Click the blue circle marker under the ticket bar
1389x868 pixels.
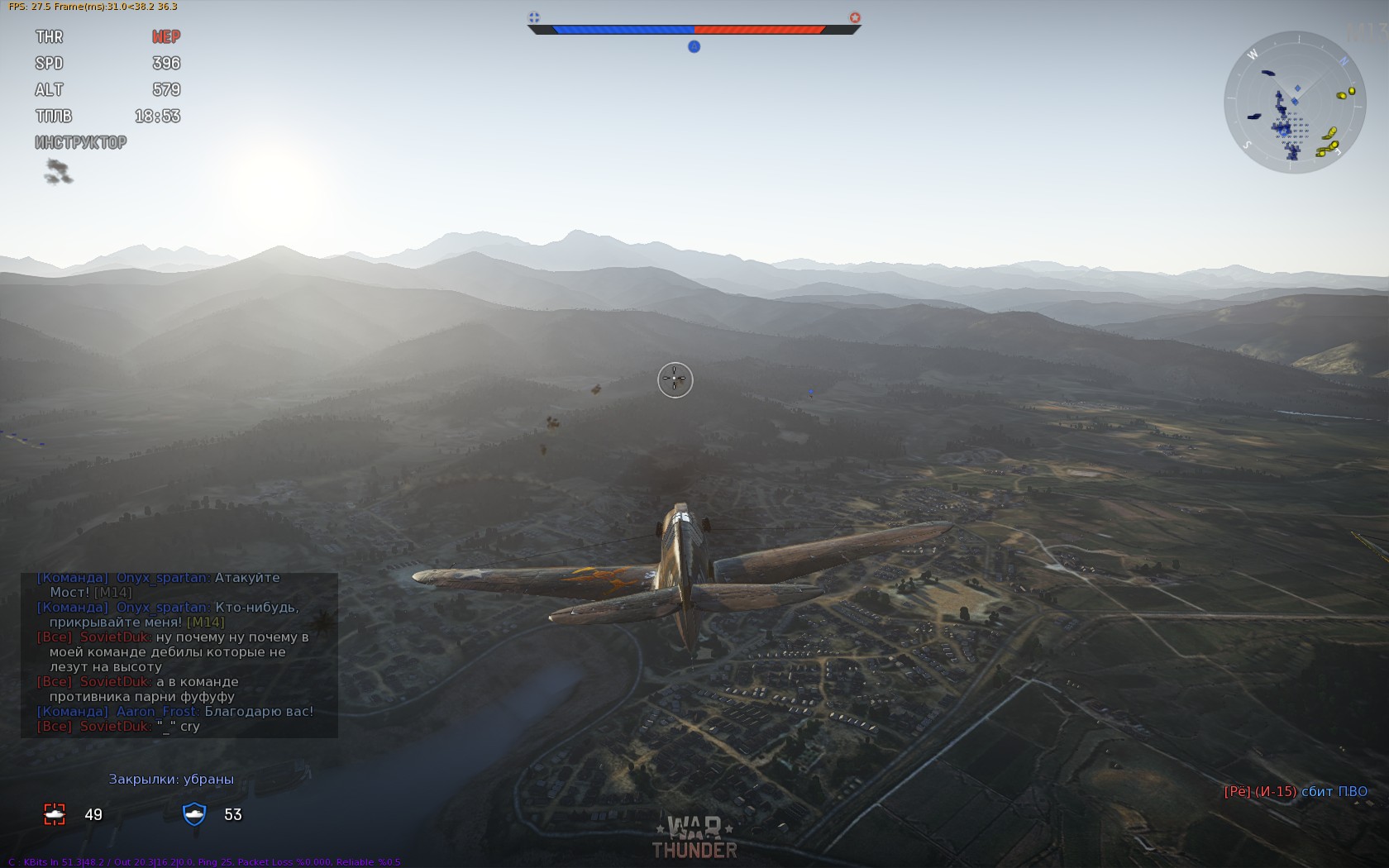click(694, 47)
